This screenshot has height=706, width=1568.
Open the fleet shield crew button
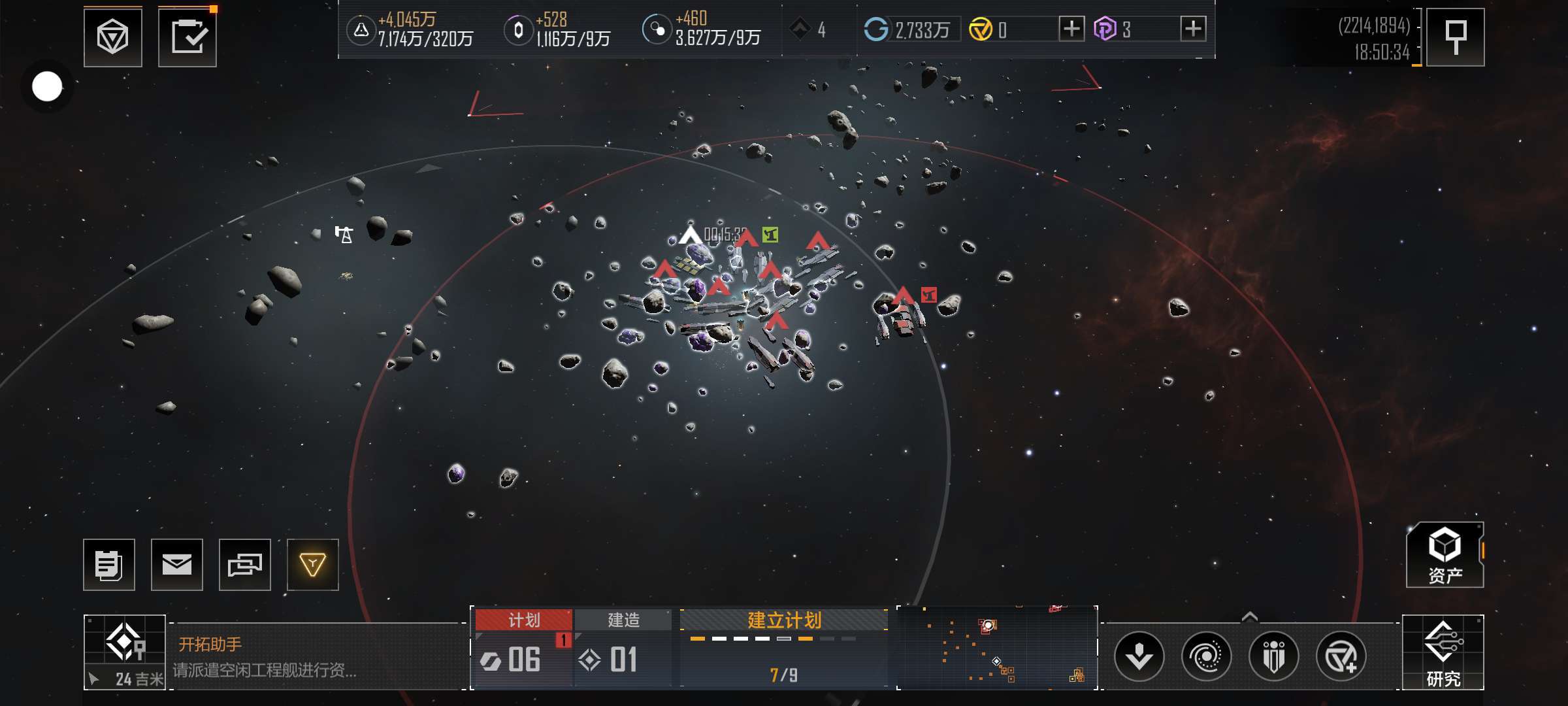pyautogui.click(x=1273, y=656)
